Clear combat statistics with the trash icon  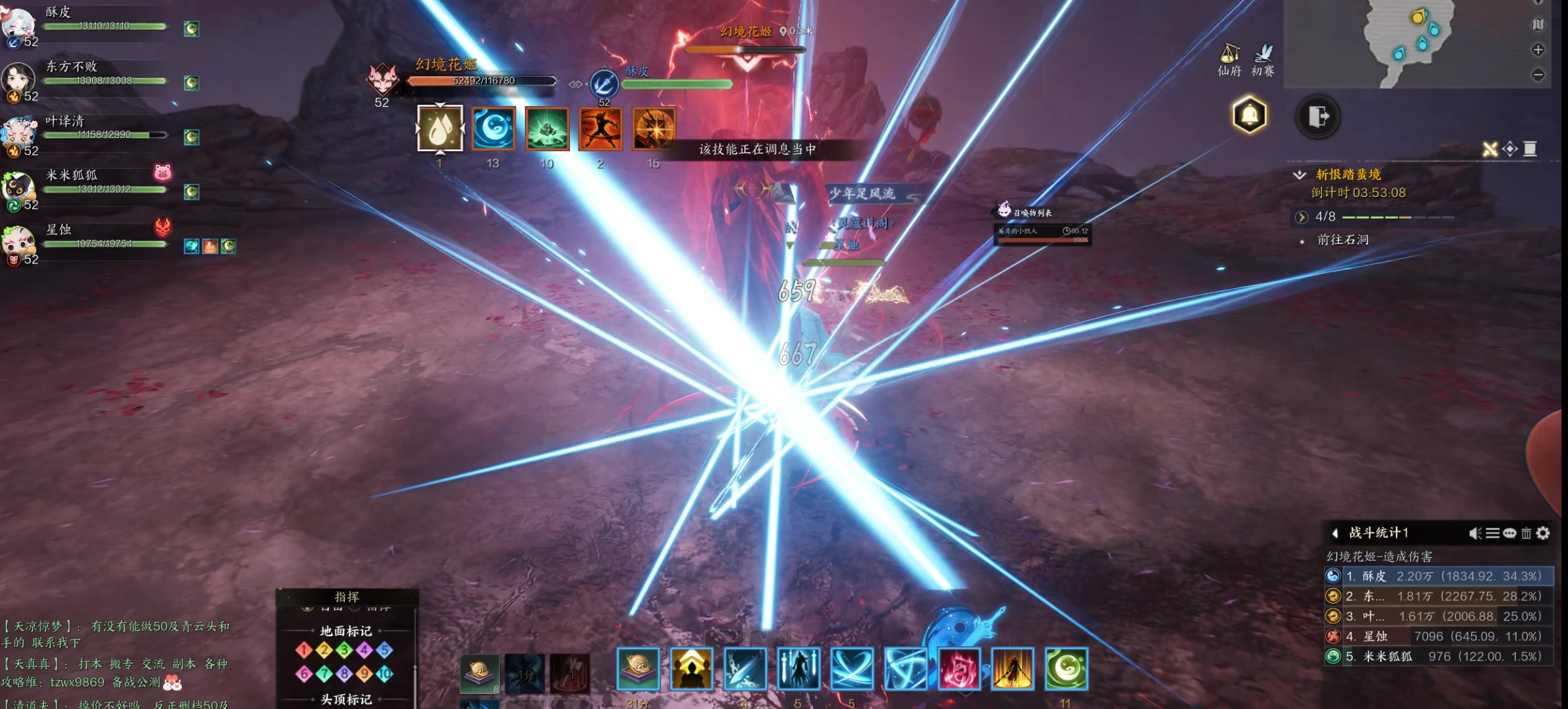(1526, 534)
